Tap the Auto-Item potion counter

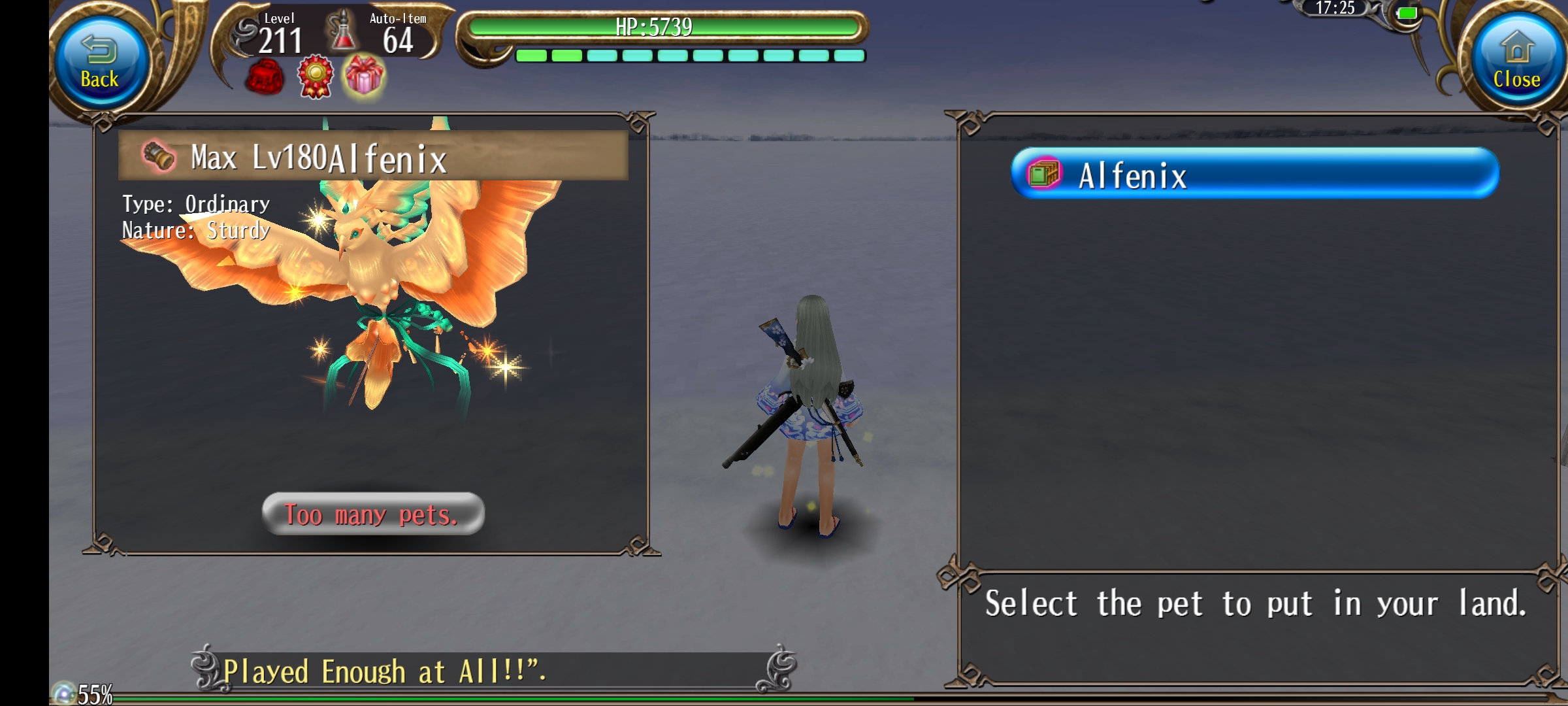point(382,35)
